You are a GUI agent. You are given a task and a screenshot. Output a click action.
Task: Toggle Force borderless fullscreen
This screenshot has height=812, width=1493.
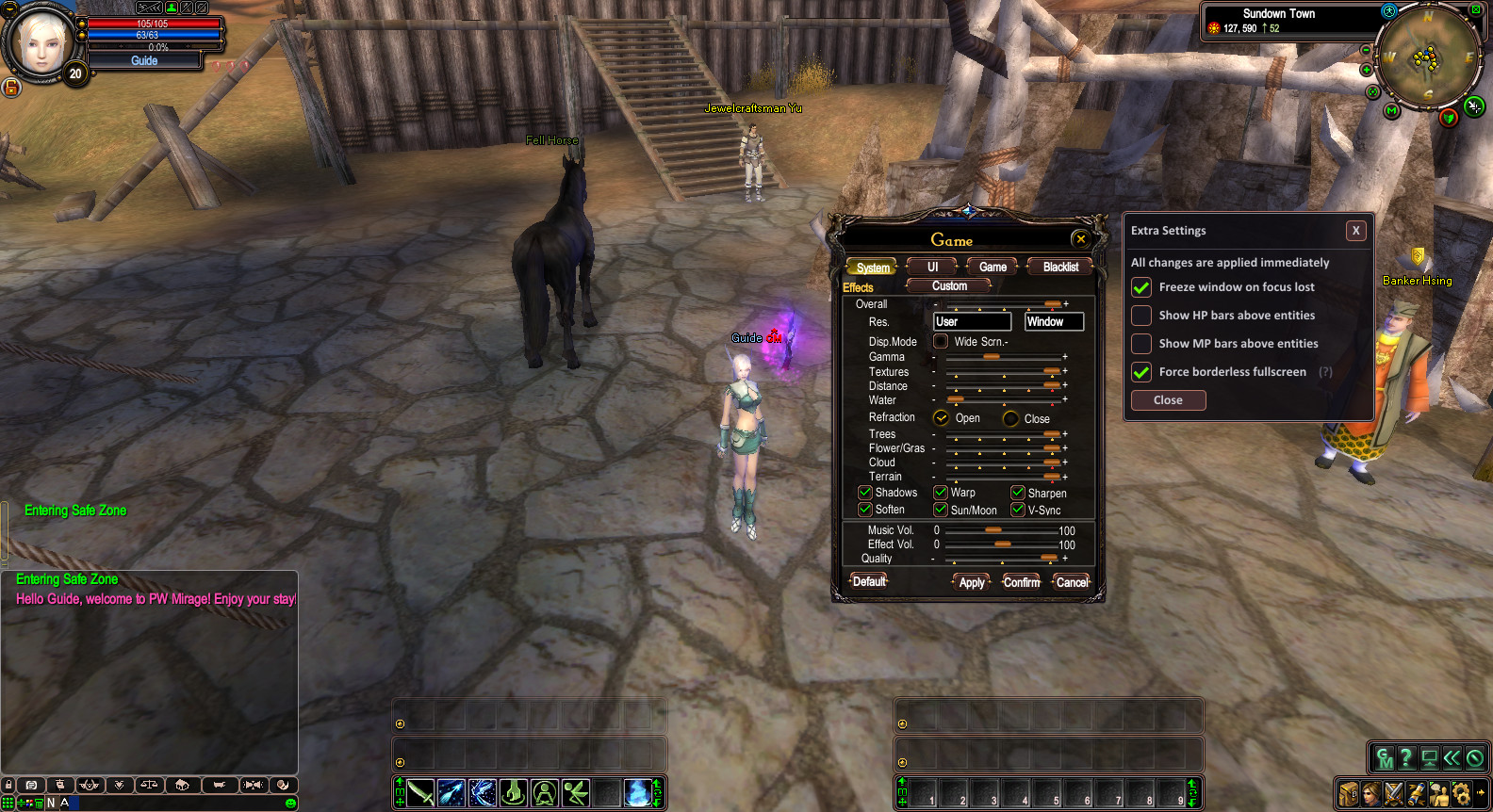point(1141,372)
